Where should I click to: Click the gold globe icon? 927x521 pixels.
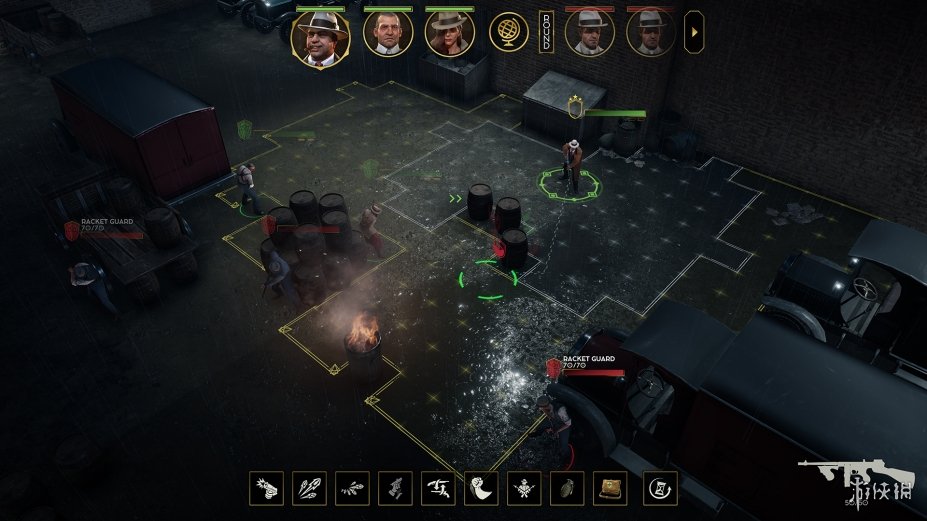509,34
